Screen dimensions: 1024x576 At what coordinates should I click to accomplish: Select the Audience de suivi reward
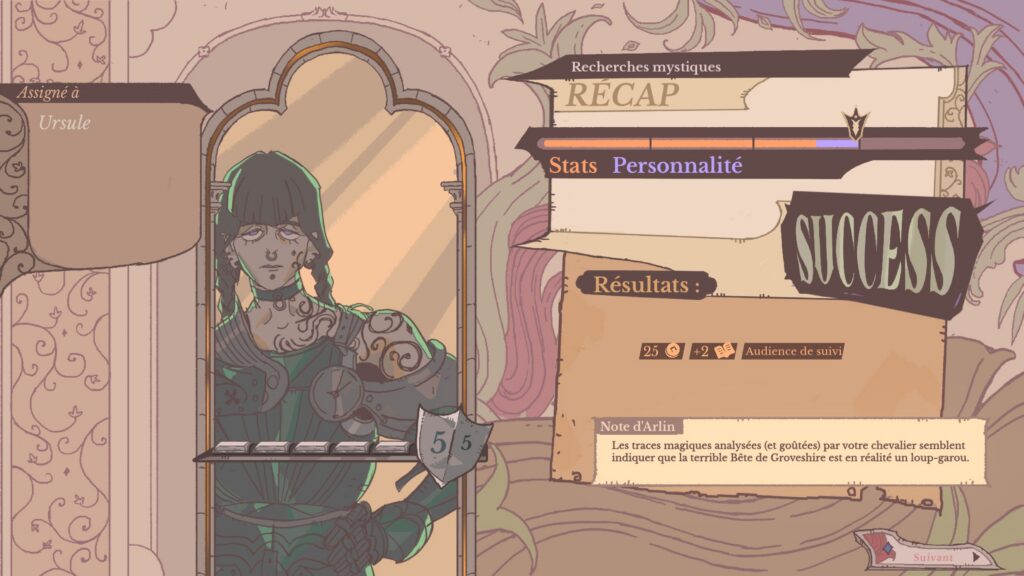(x=794, y=351)
